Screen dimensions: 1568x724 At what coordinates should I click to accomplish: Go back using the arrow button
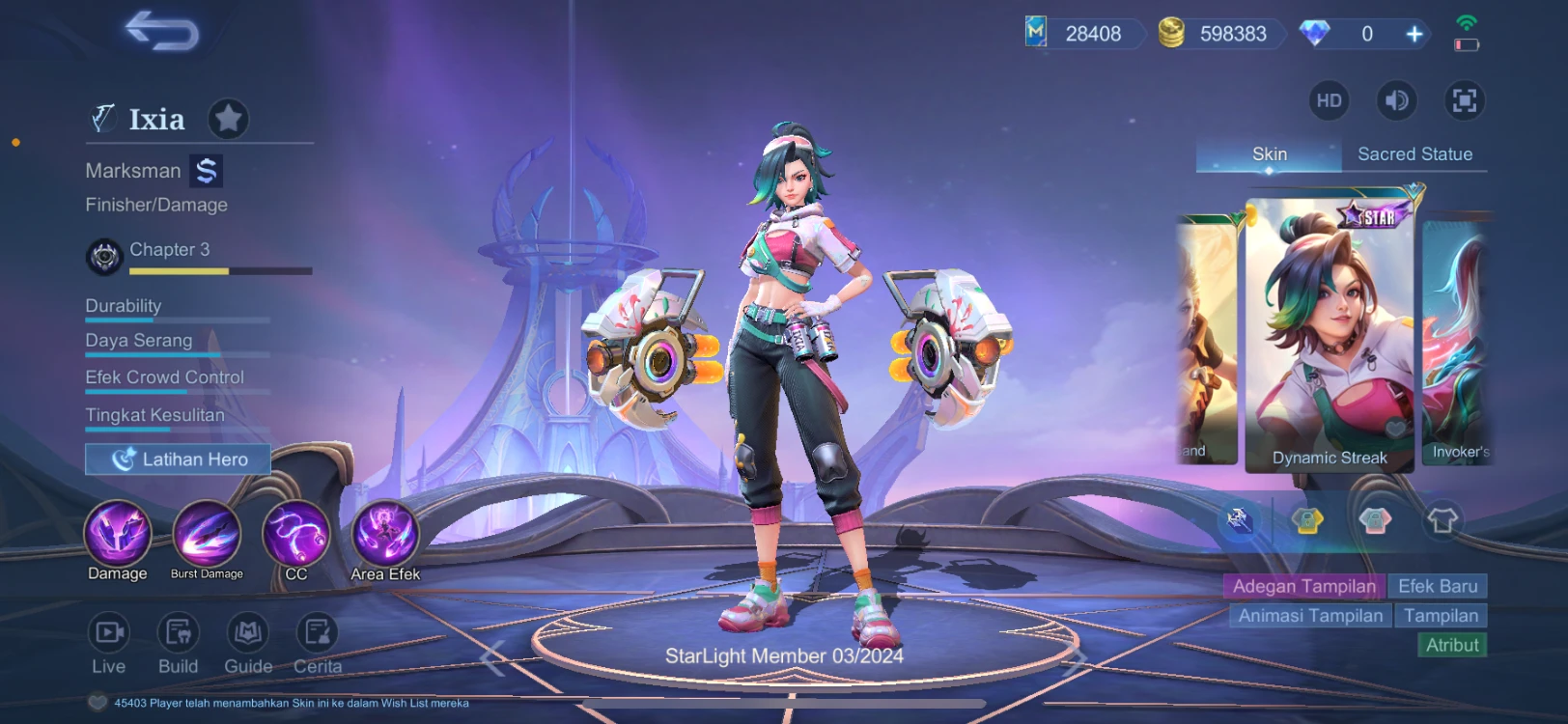pos(161,32)
